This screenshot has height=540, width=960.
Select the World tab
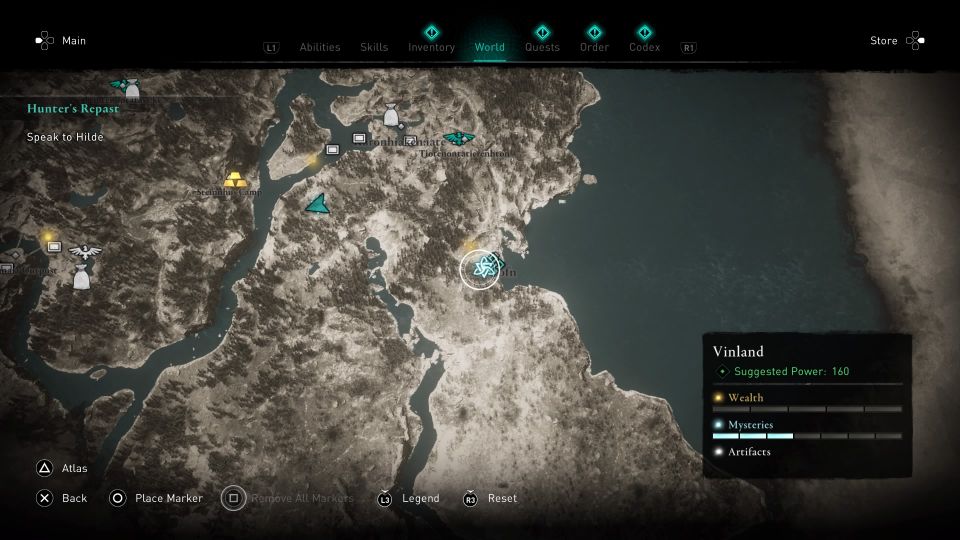click(490, 47)
